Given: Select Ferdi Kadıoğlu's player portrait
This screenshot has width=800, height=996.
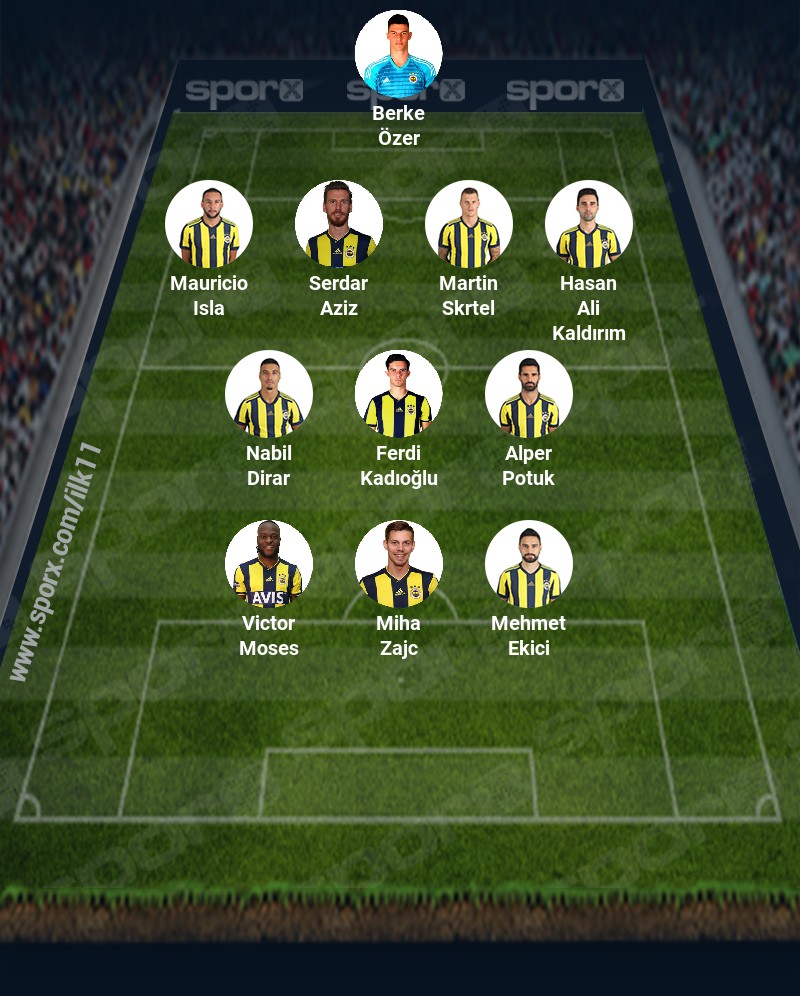Looking at the screenshot, I should coord(399,394).
